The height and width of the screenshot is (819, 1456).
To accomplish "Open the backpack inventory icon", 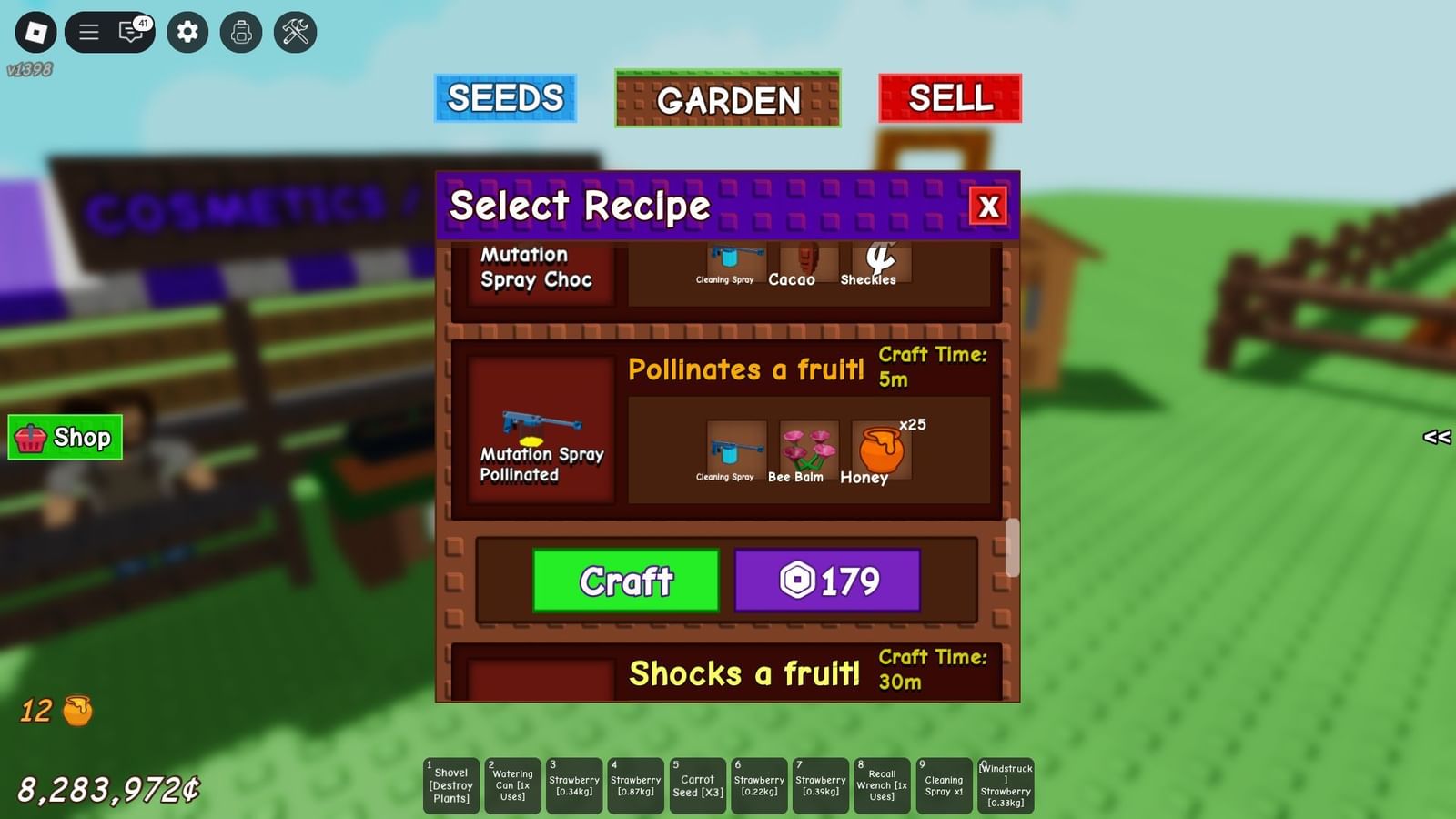I will 240,32.
